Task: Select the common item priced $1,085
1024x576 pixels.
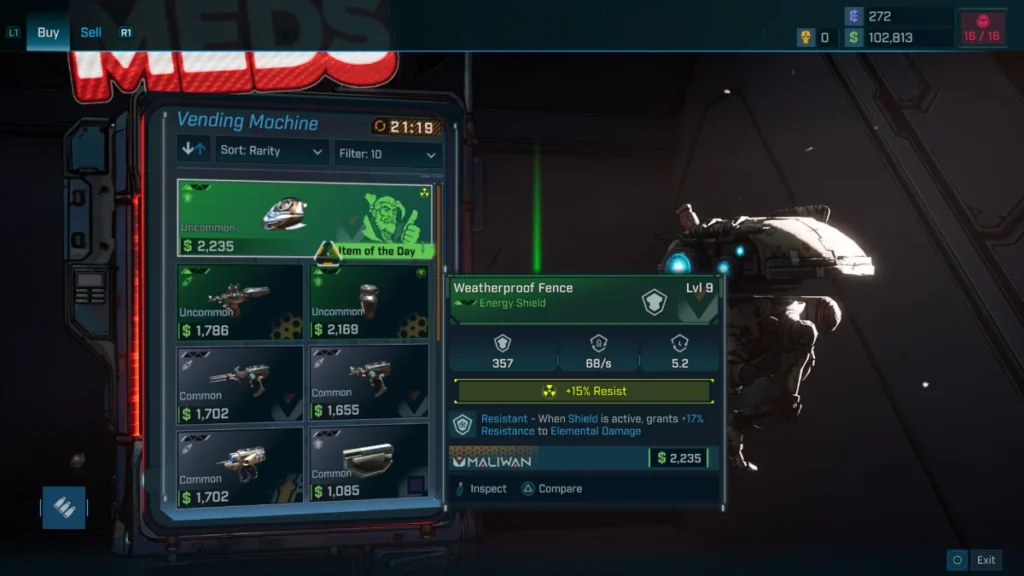Action: click(x=369, y=462)
